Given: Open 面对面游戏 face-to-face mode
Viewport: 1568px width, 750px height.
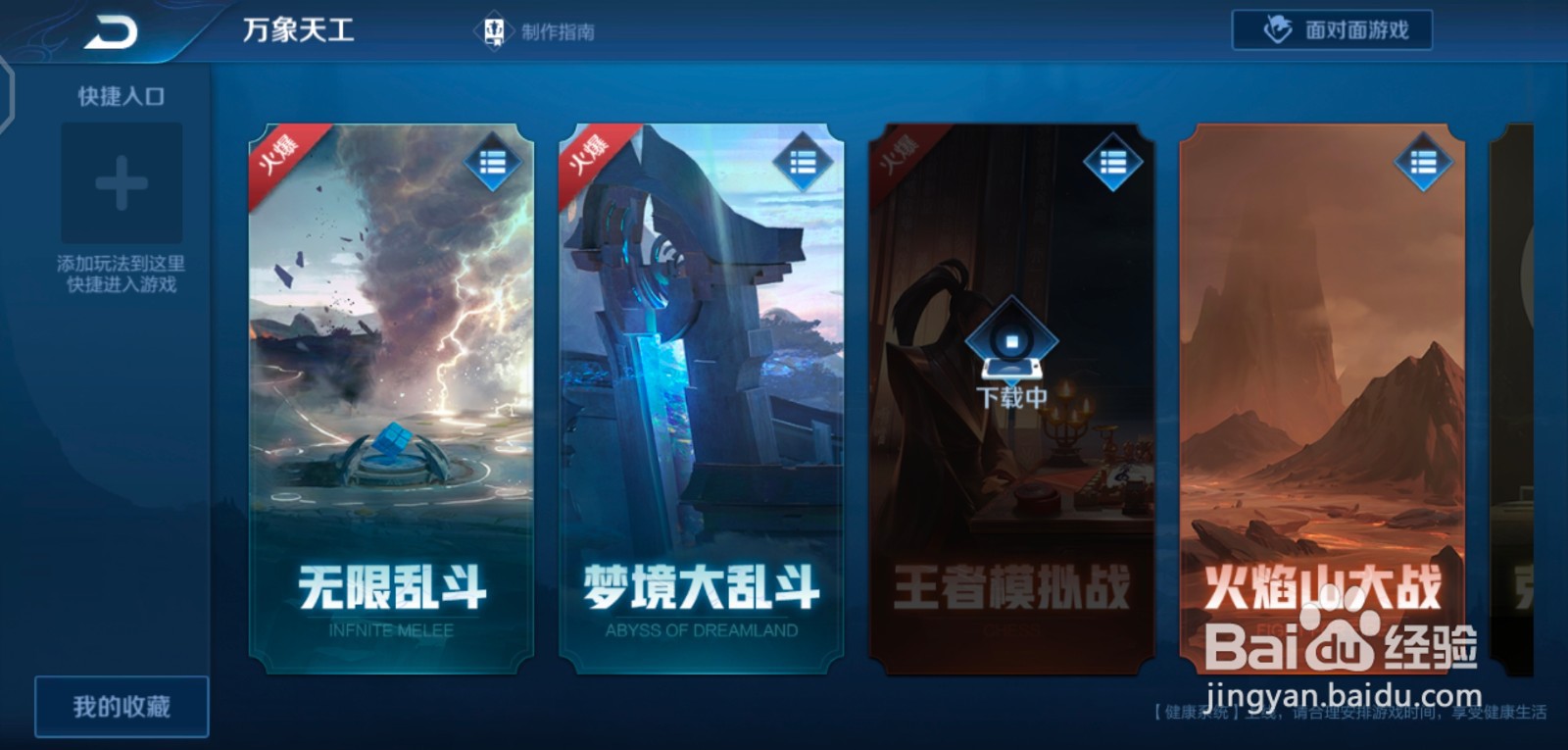Looking at the screenshot, I should click(x=1333, y=28).
